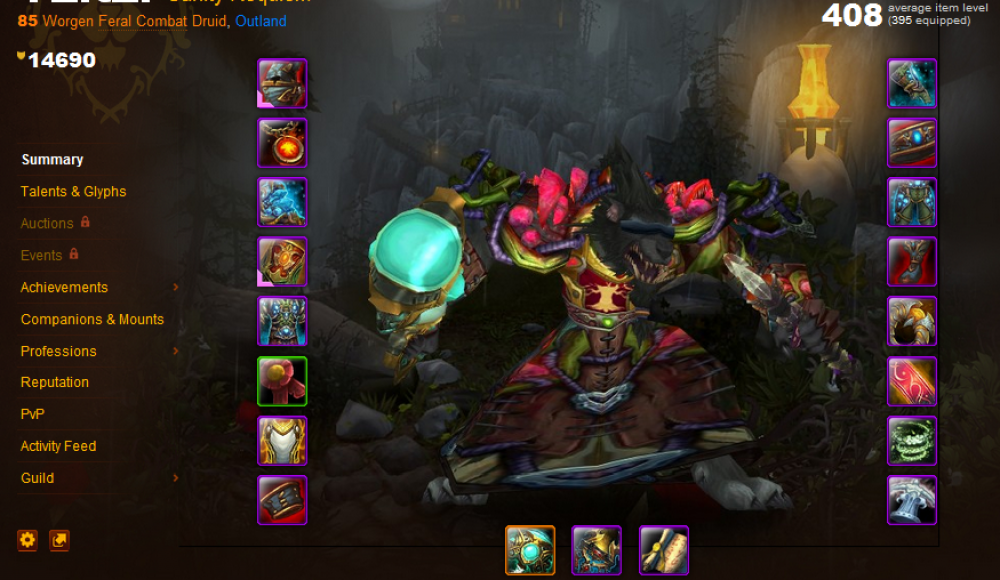Open the Talents & Glyphs page

(x=73, y=191)
